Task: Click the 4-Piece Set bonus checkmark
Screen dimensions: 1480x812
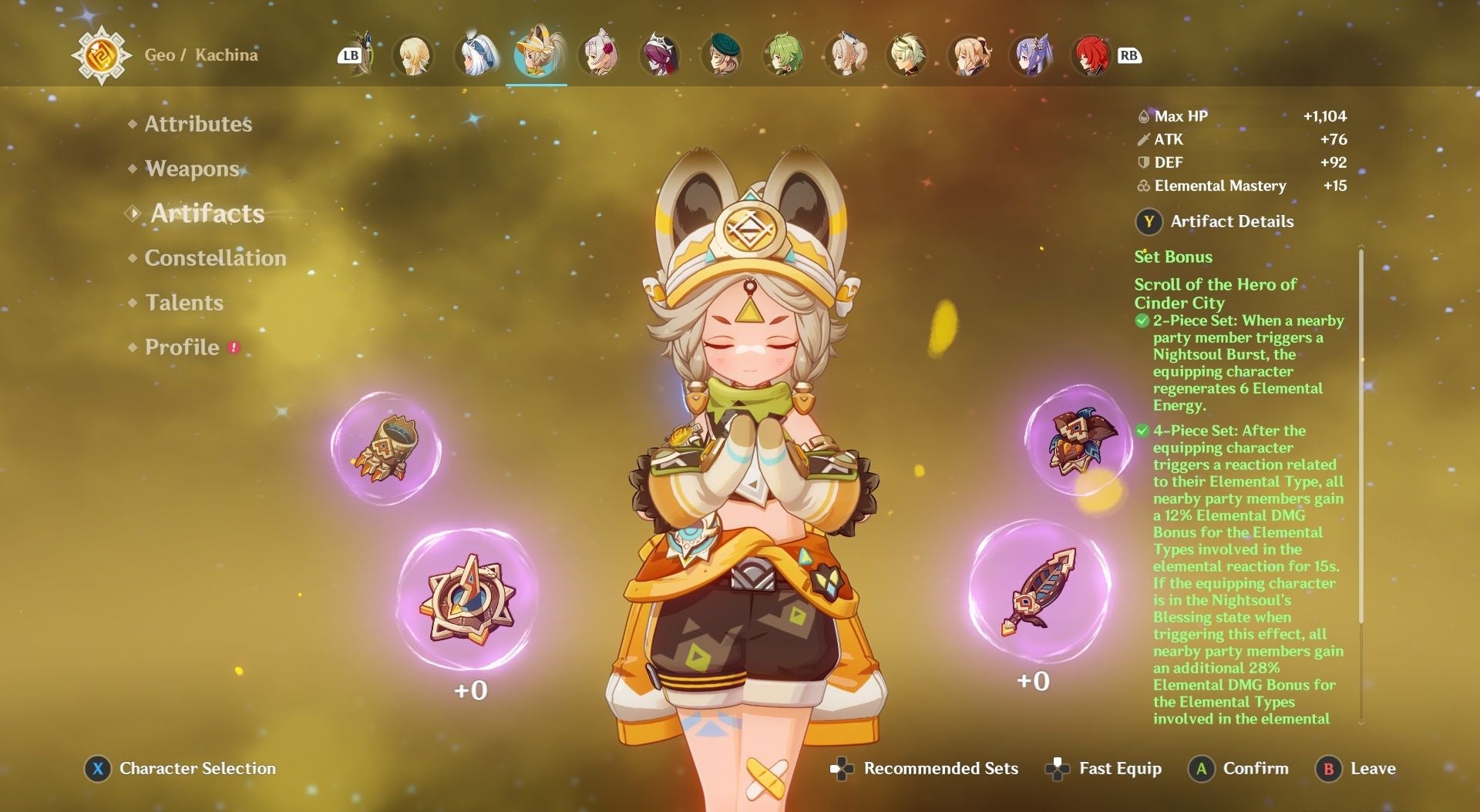Action: click(1141, 430)
